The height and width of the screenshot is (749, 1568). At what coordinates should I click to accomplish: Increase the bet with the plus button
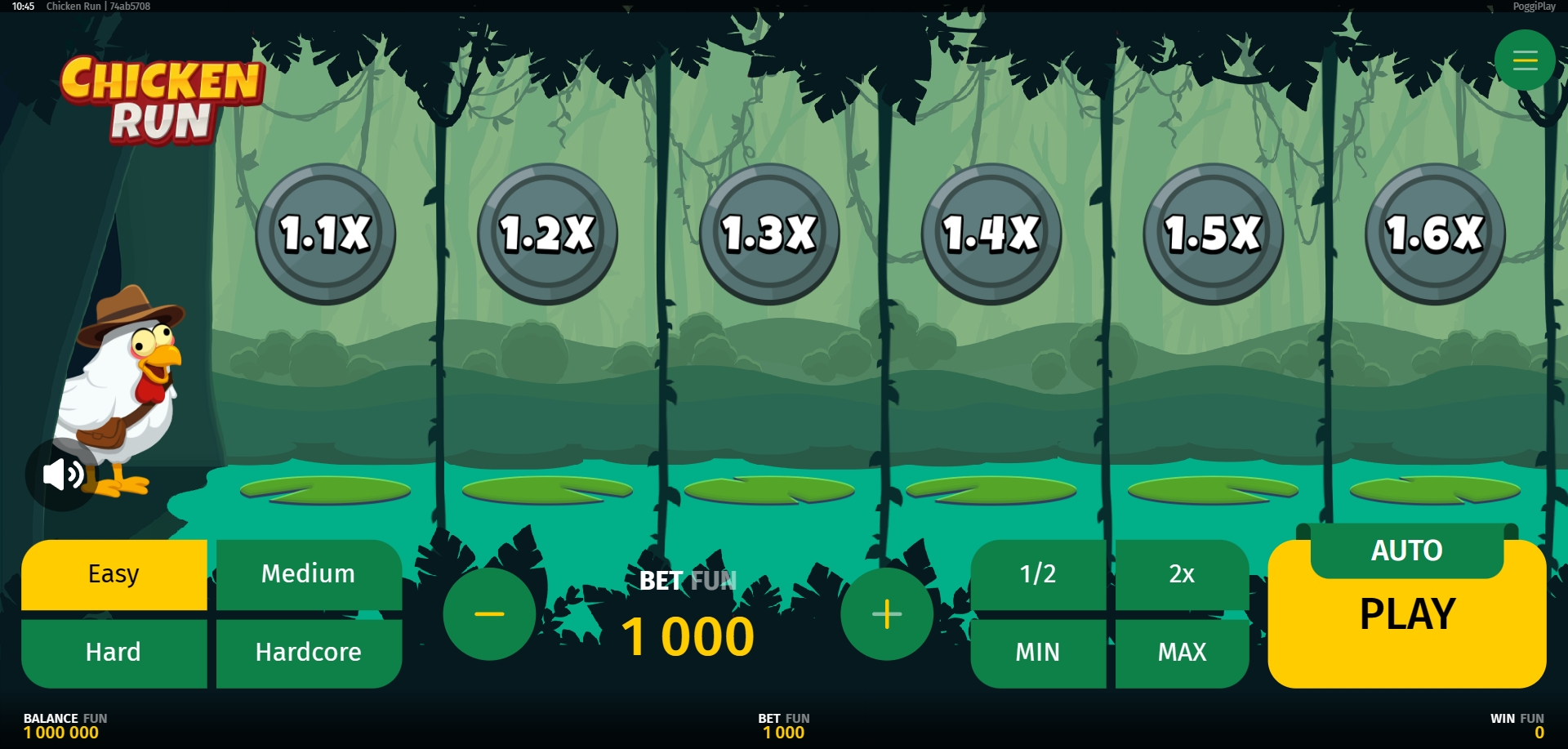point(887,614)
